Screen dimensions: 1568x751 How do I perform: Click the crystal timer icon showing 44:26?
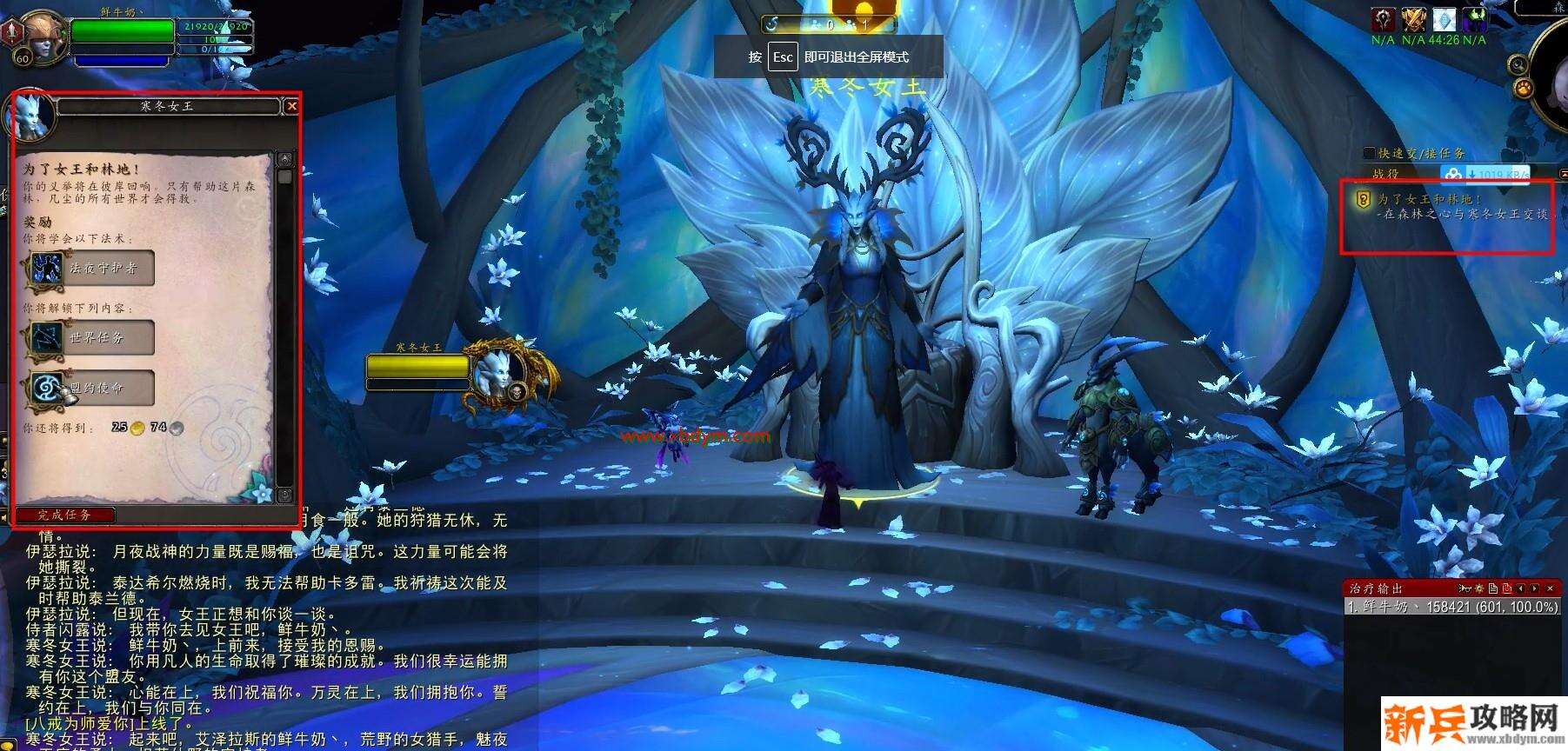(1445, 20)
